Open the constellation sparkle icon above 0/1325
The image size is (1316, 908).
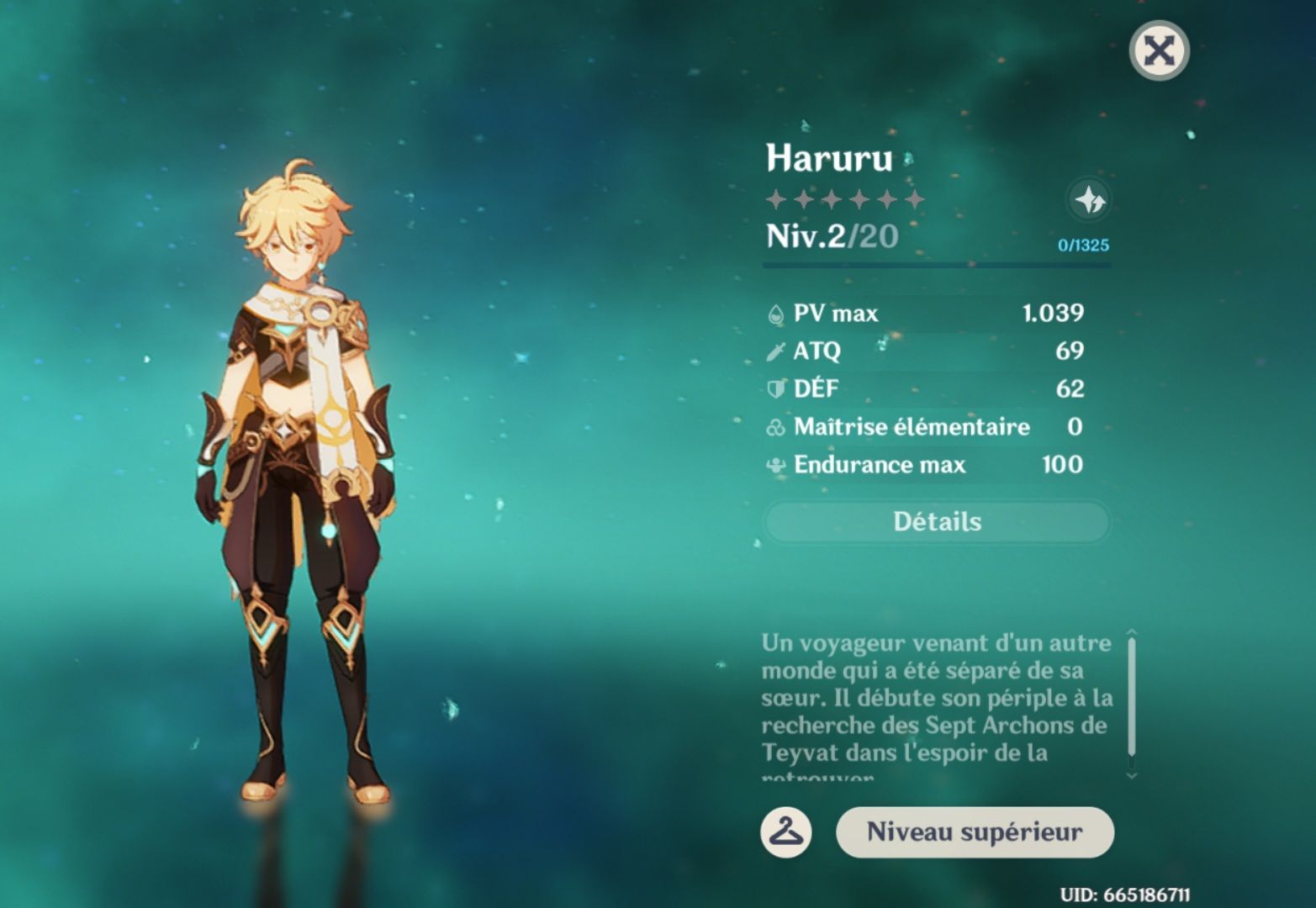tap(1088, 201)
